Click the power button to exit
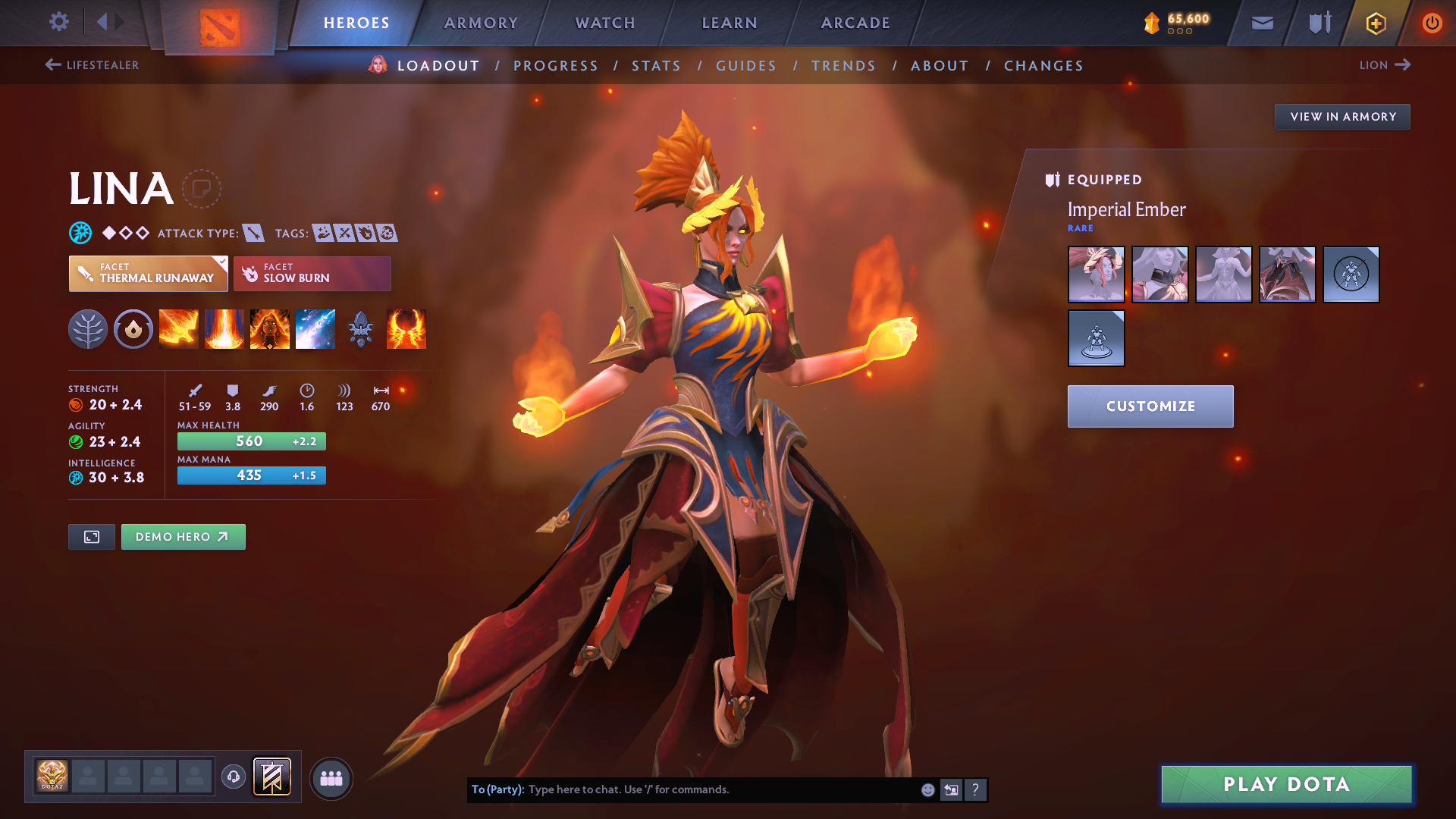The image size is (1456, 819). click(x=1432, y=23)
